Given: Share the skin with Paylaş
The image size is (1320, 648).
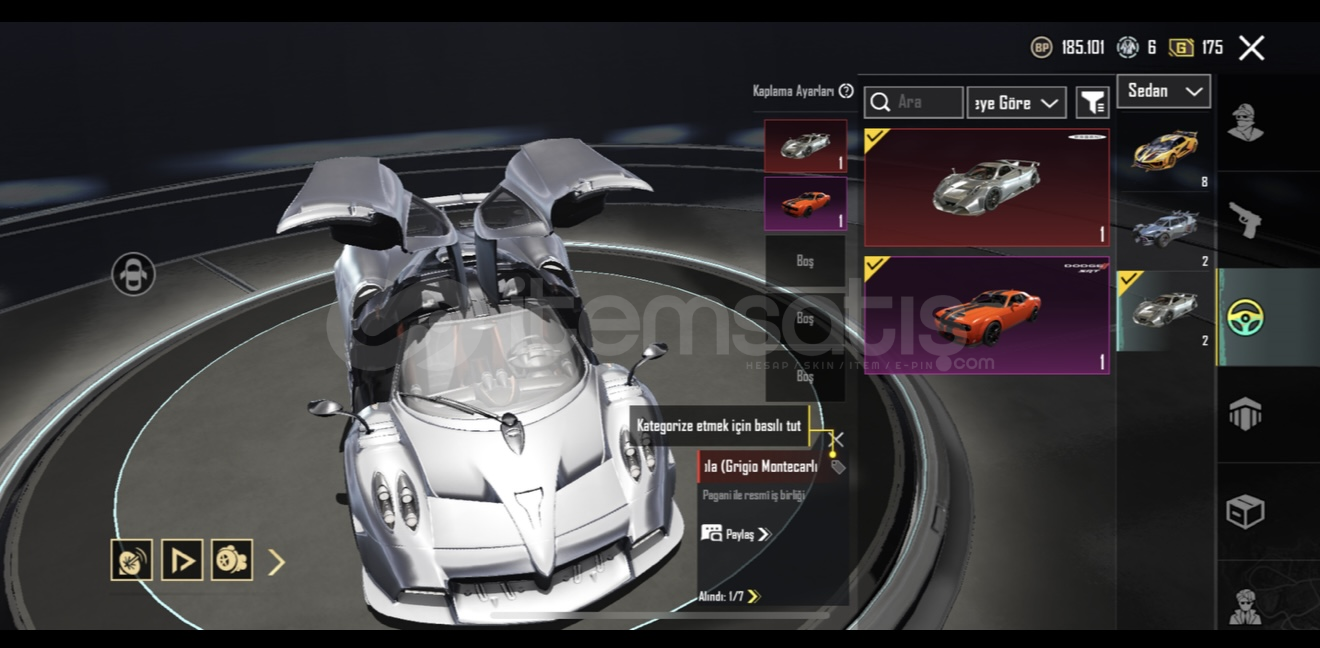Looking at the screenshot, I should (x=737, y=534).
